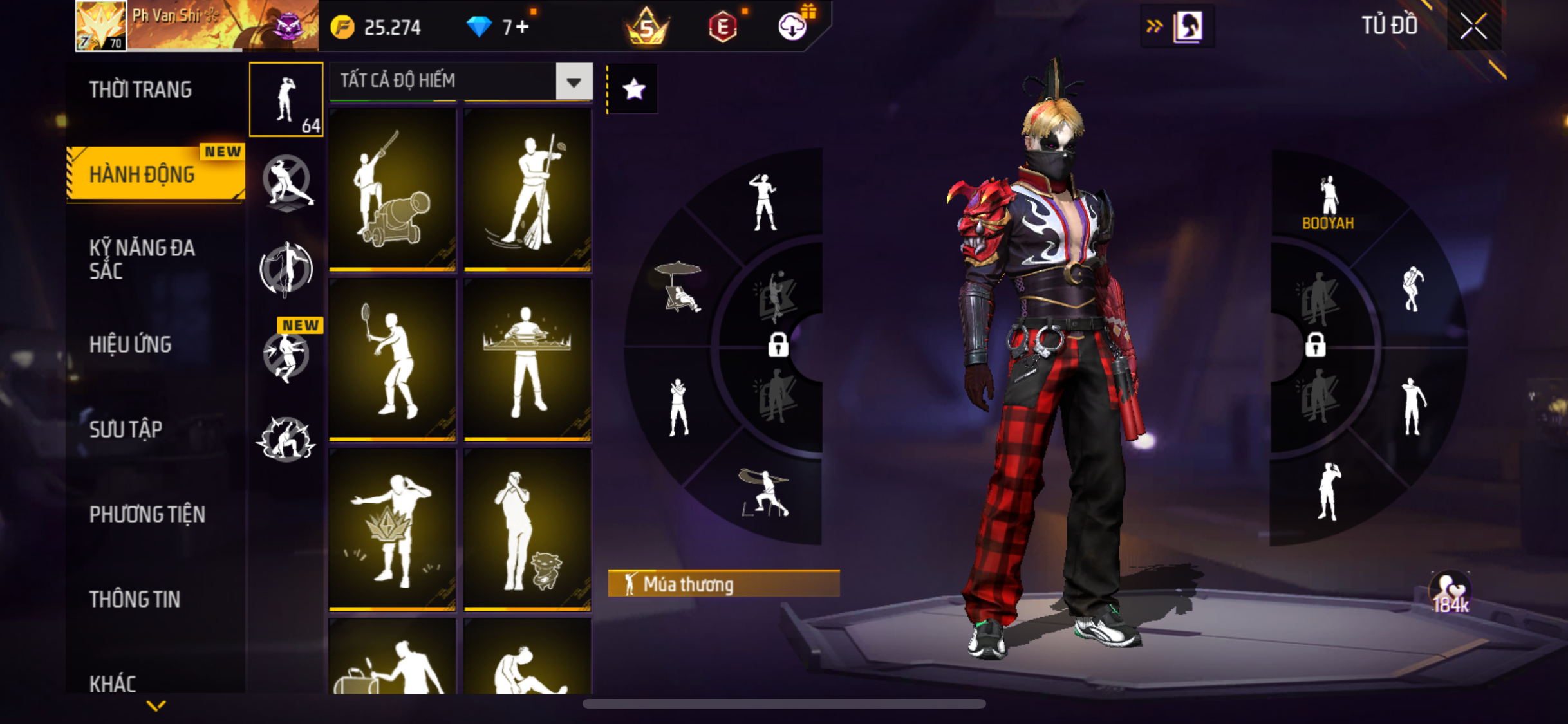Viewport: 1568px width, 724px height.
Task: Close the Tủ Đồ wardrobe screen
Action: pos(1473,26)
